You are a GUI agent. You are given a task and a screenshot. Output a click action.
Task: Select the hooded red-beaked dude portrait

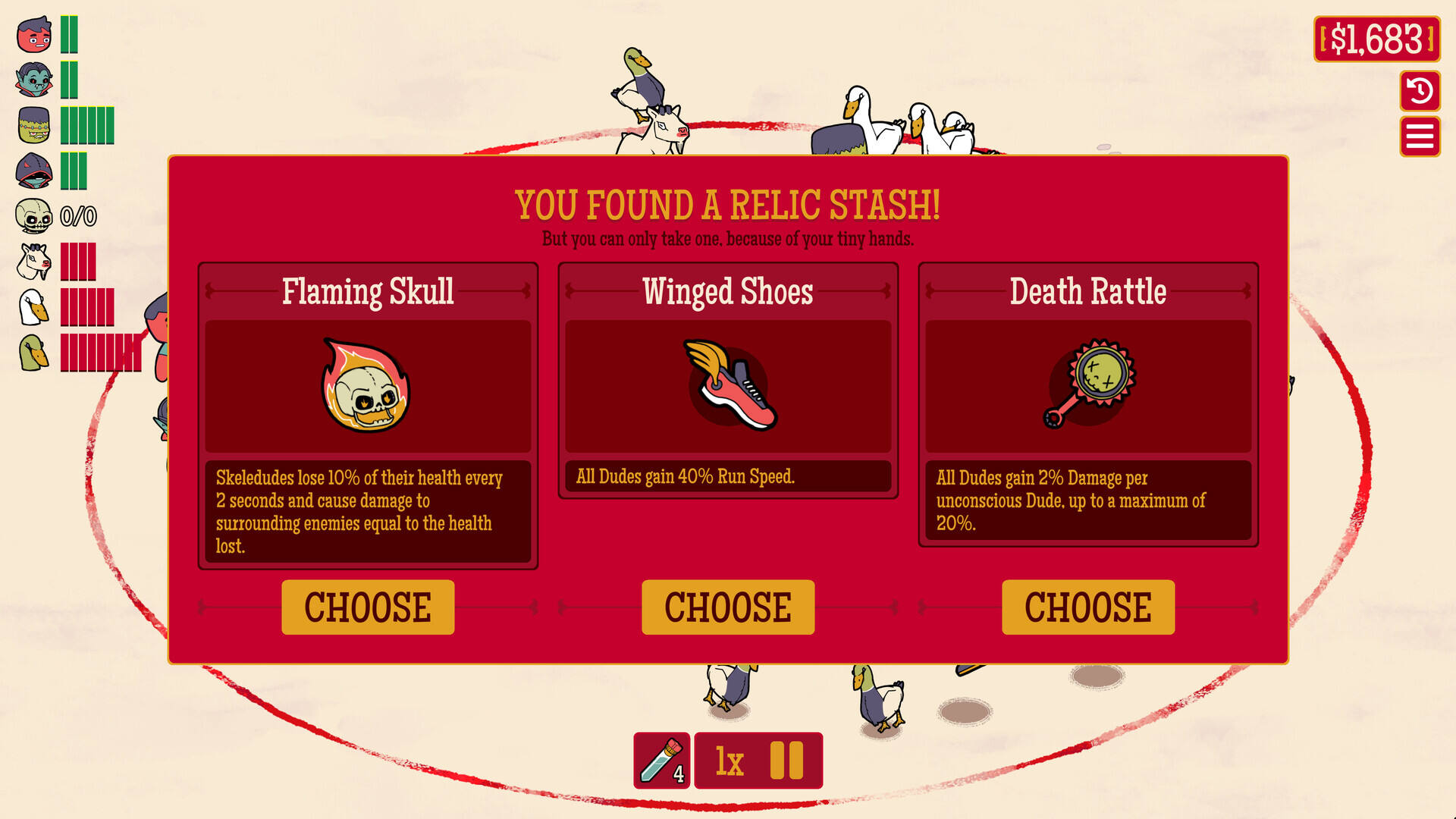34,171
